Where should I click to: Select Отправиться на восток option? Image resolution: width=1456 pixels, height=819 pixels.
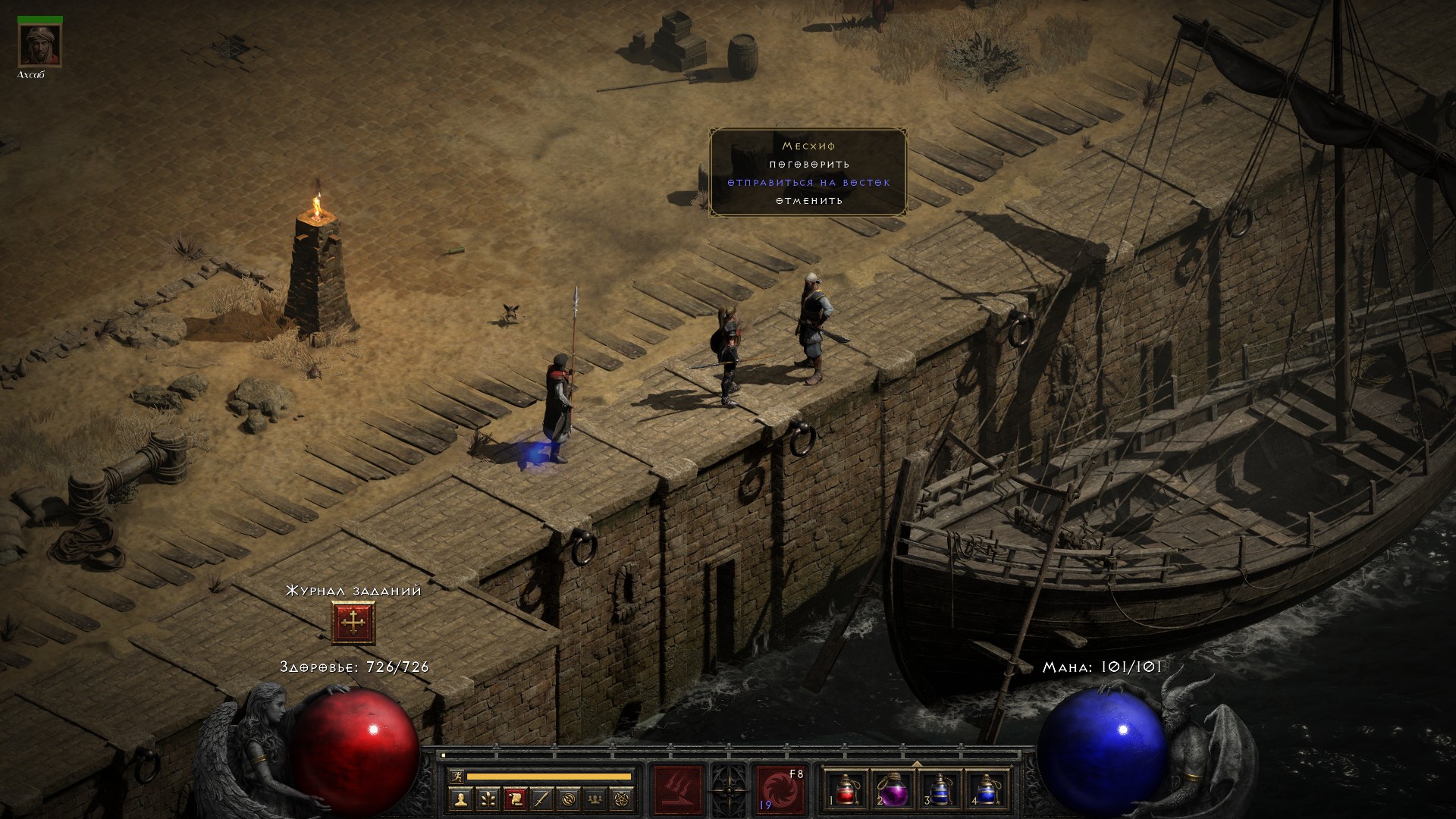(x=809, y=183)
